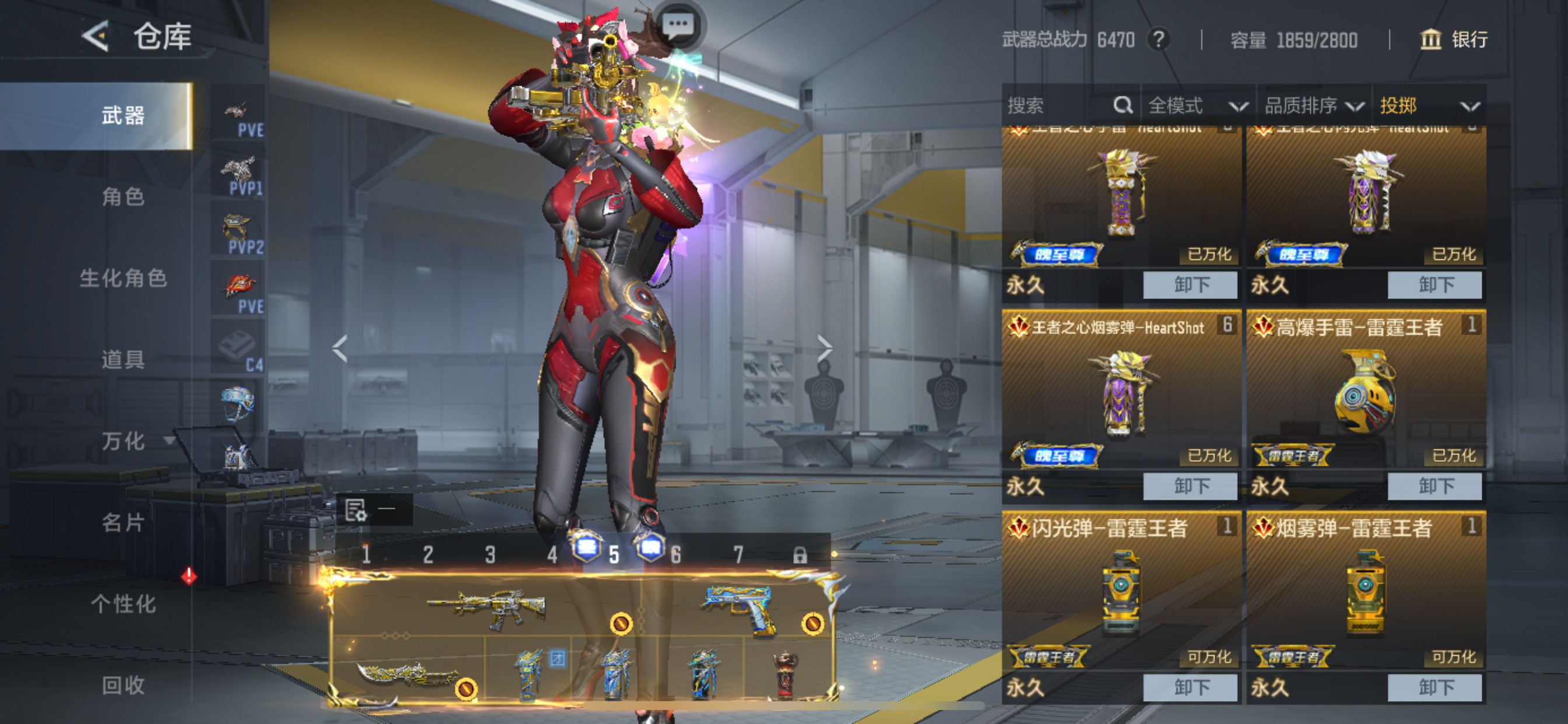1568x724 pixels.
Task: Select the 道具 items tab
Action: tap(123, 359)
